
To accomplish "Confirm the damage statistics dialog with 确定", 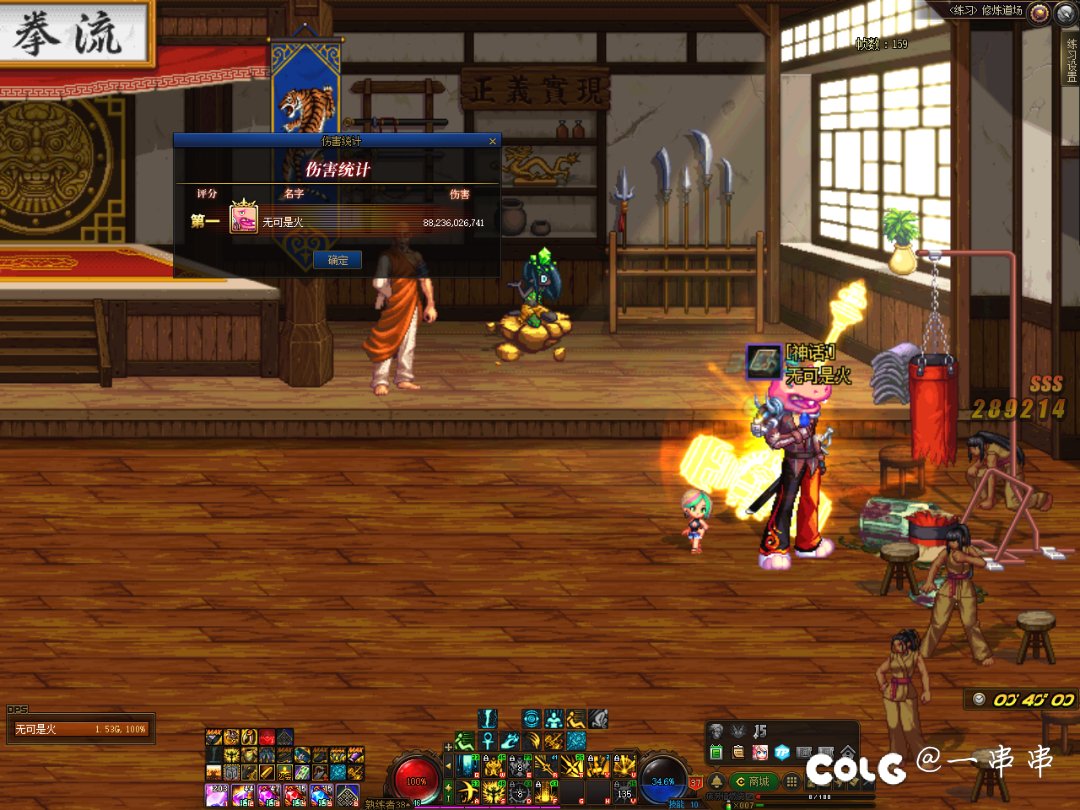I will 338,260.
